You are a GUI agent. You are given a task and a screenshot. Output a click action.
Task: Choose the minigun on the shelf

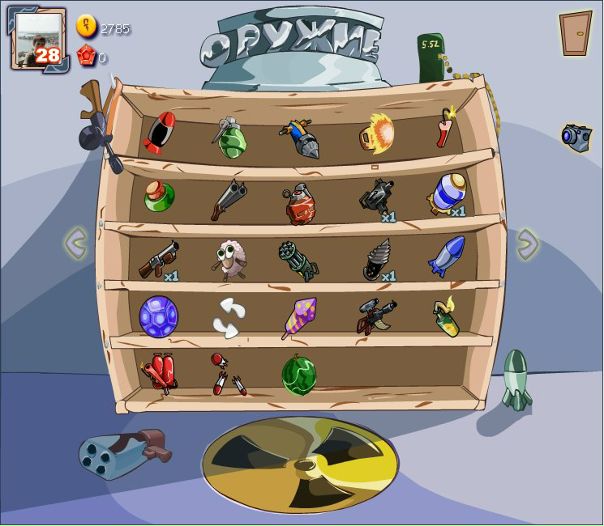tap(296, 259)
